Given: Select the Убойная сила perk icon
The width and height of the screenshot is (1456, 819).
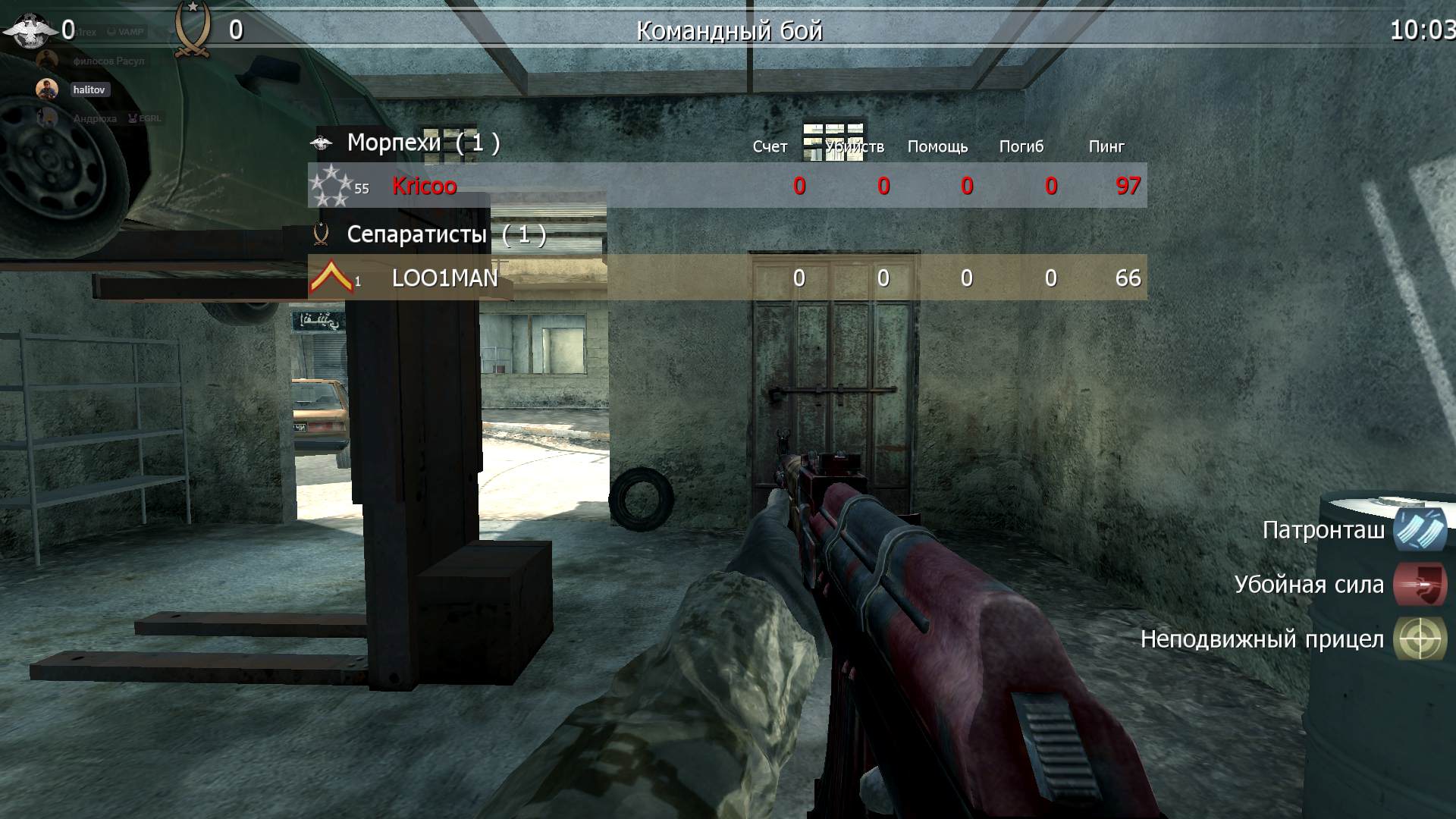Looking at the screenshot, I should [1421, 585].
